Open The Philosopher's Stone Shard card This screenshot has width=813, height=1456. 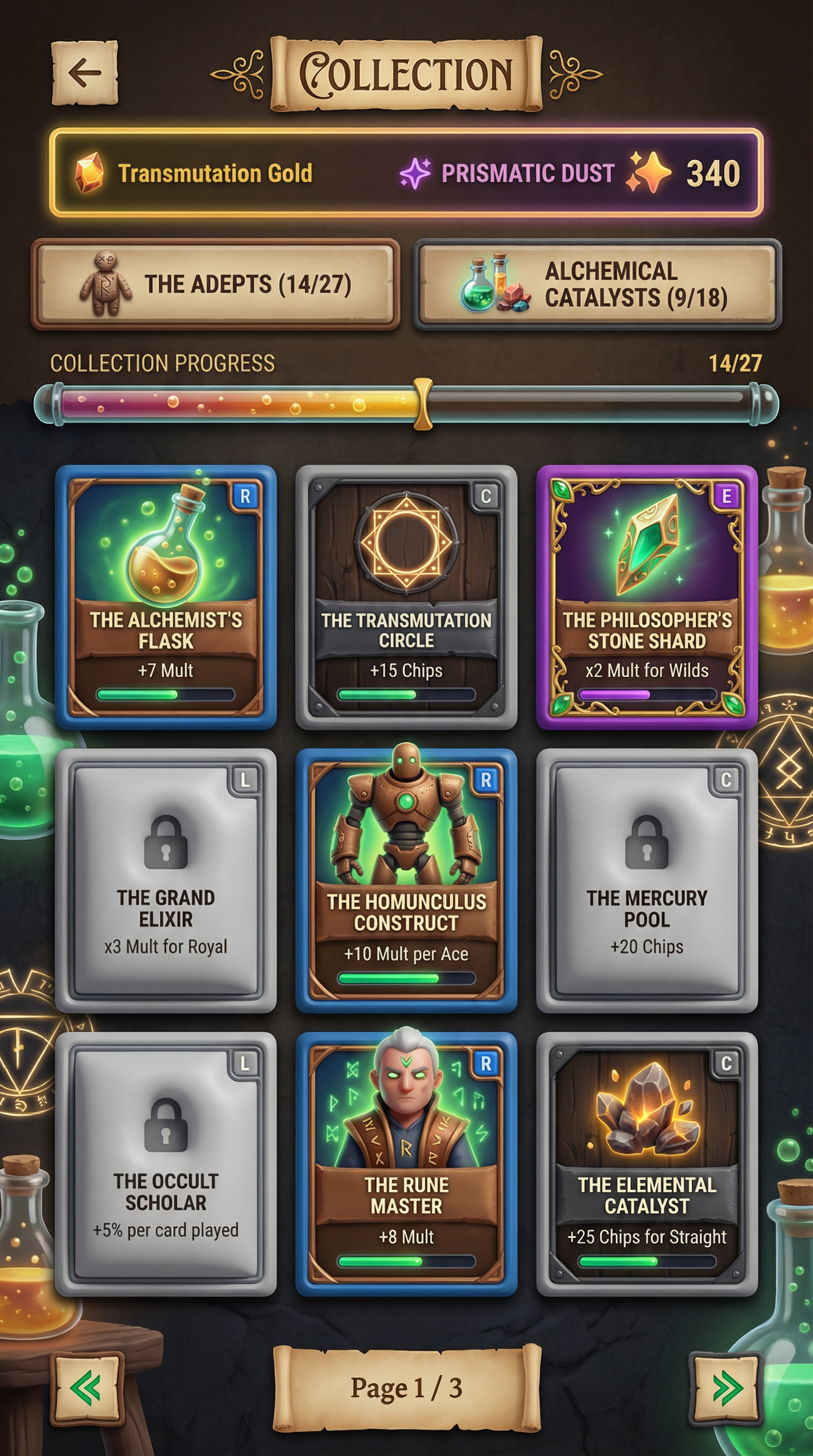pyautogui.click(x=647, y=597)
